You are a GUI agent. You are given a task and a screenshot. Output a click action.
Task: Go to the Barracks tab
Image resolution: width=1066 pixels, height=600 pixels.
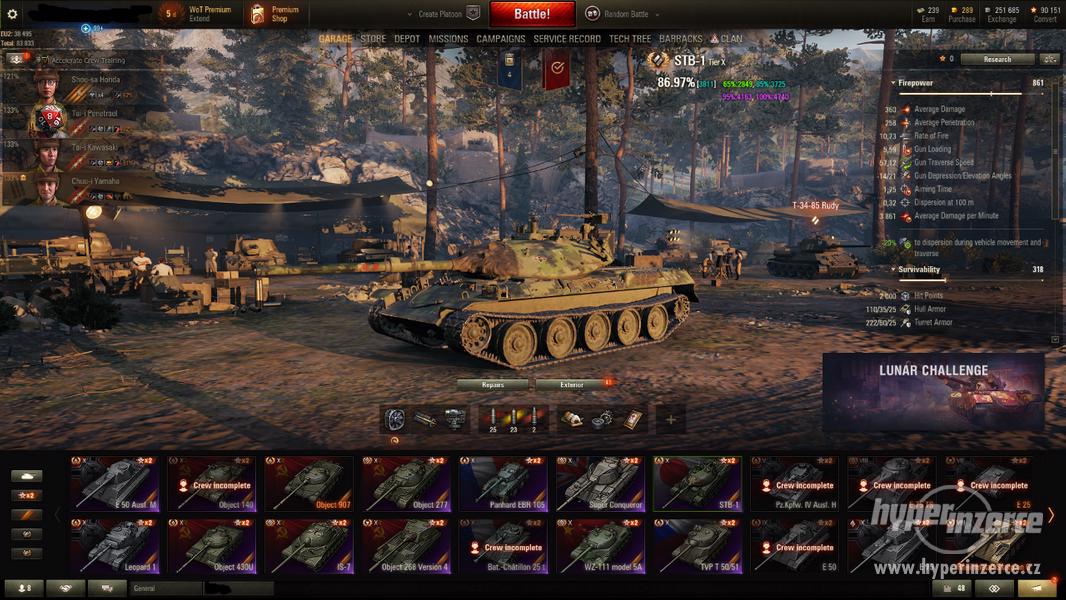pyautogui.click(x=681, y=39)
